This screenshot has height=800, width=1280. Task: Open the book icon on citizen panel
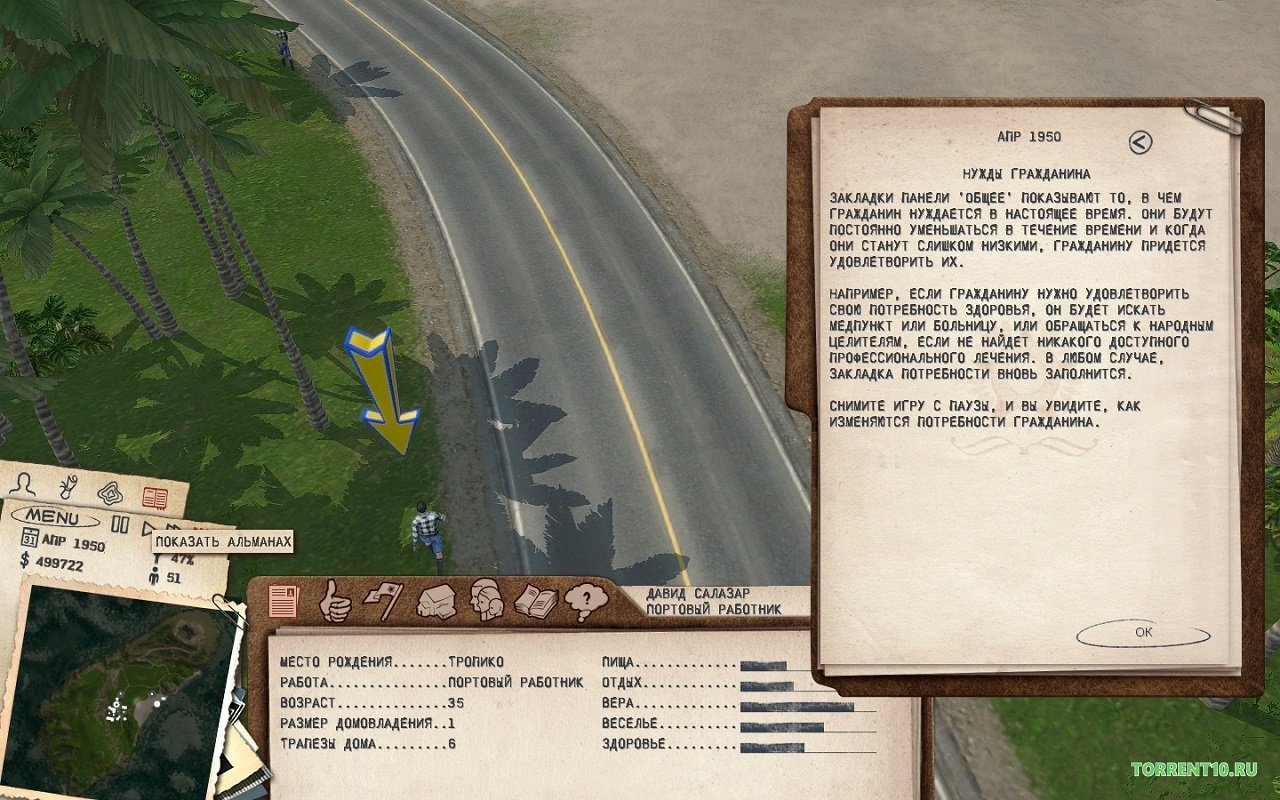(x=536, y=602)
